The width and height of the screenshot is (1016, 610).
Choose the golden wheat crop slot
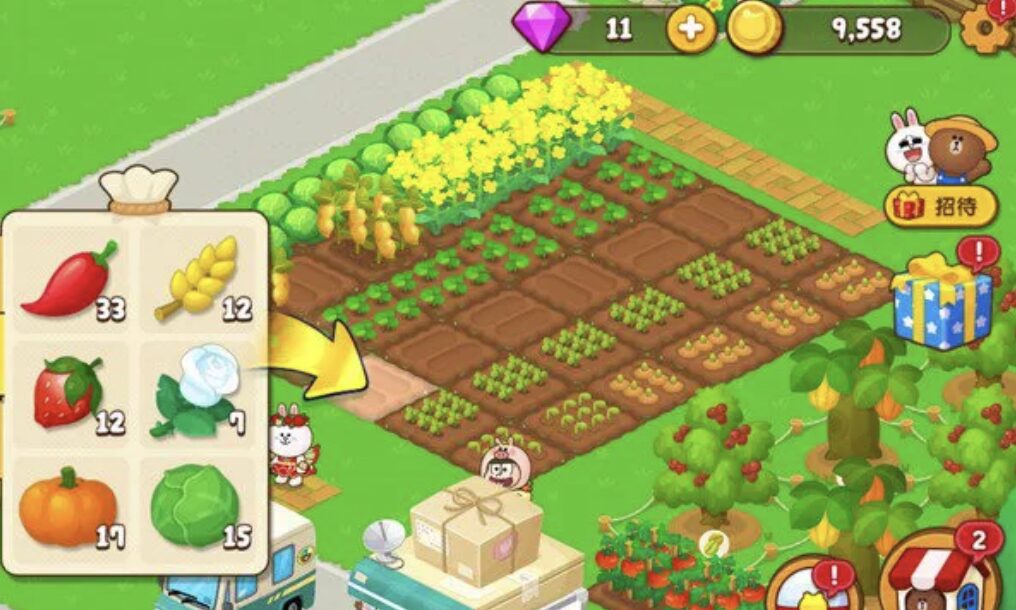coord(199,278)
